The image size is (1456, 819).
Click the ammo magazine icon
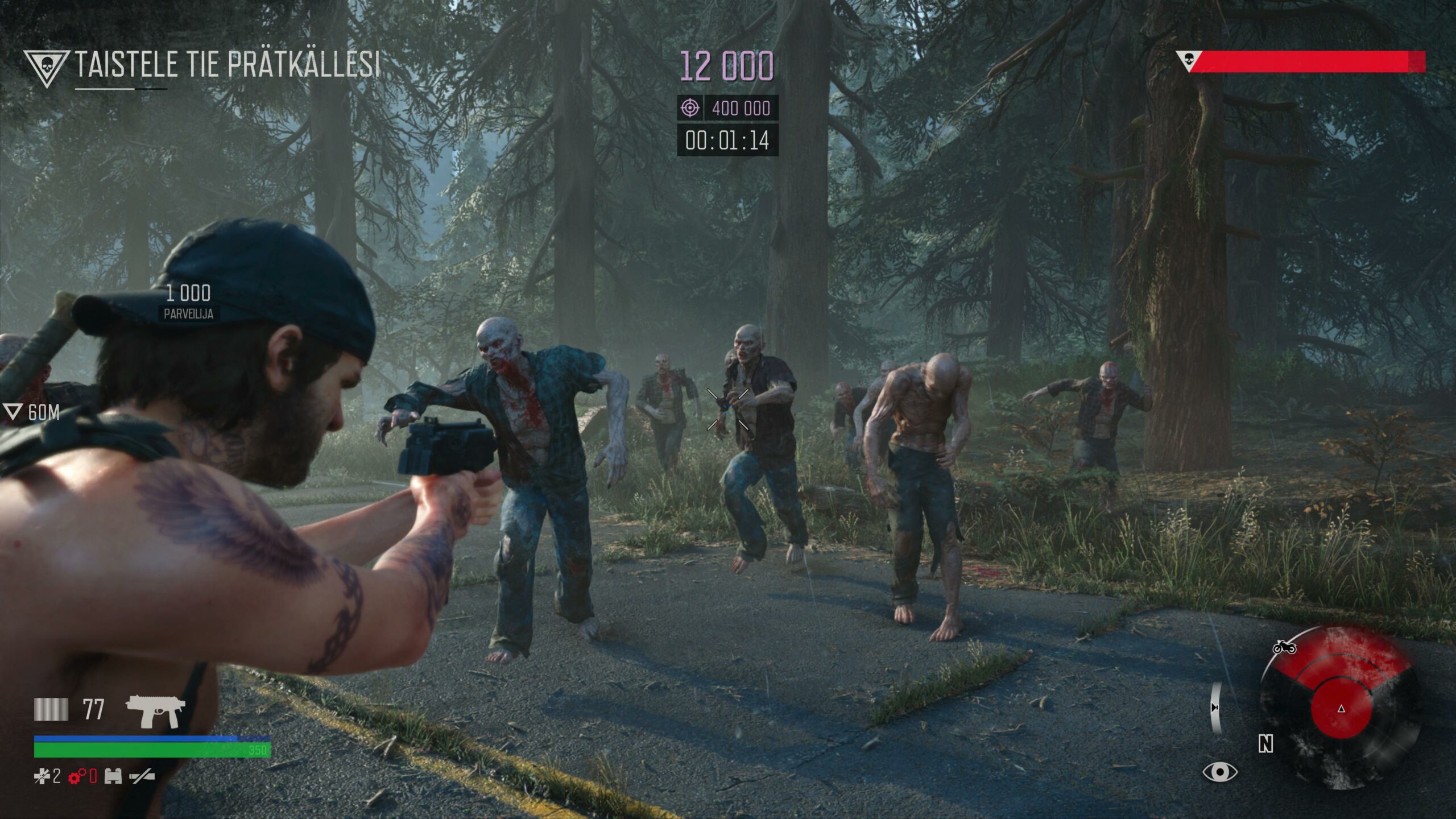coord(51,709)
